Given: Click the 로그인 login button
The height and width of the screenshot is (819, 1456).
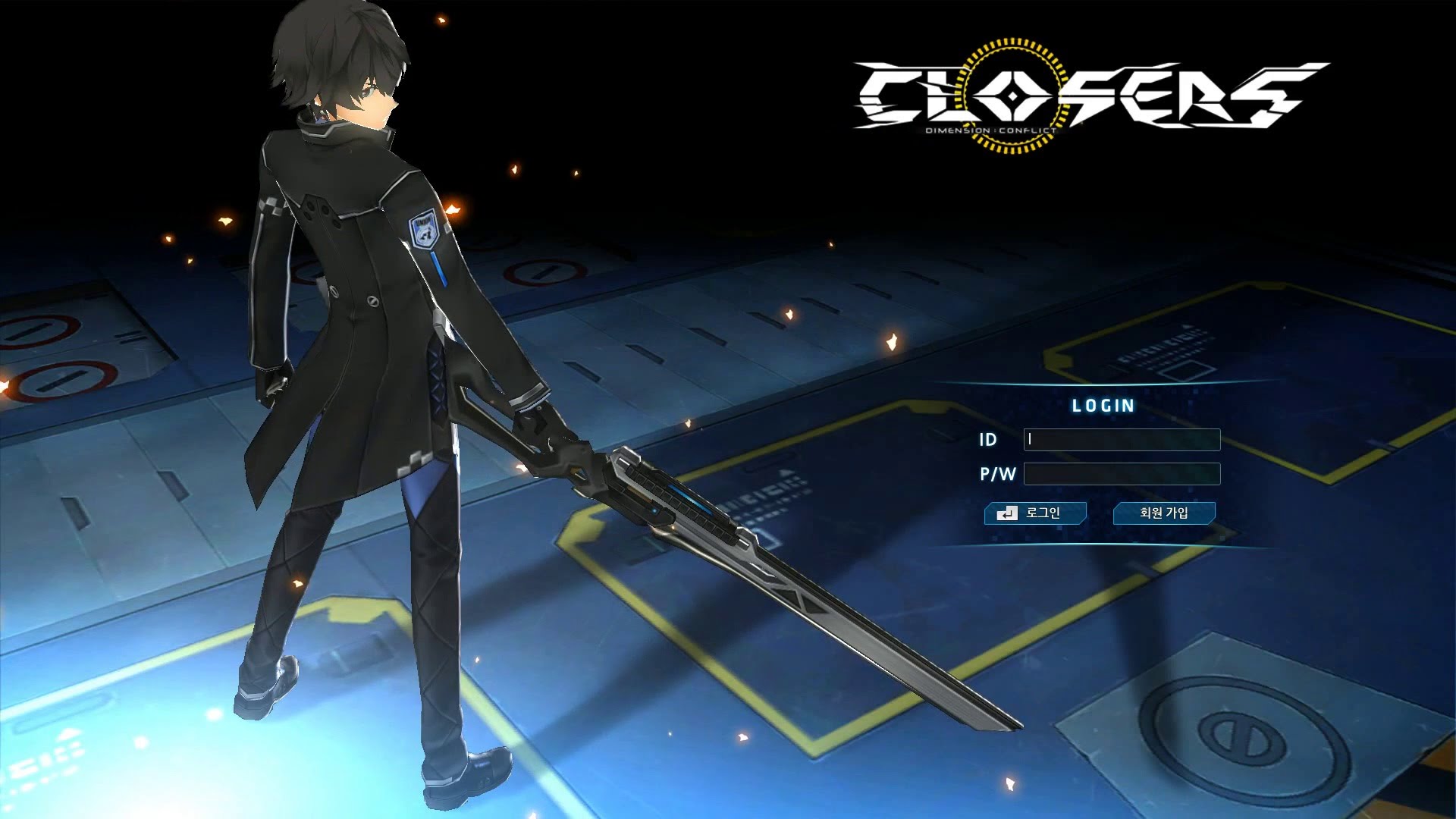Looking at the screenshot, I should click(x=1035, y=513).
